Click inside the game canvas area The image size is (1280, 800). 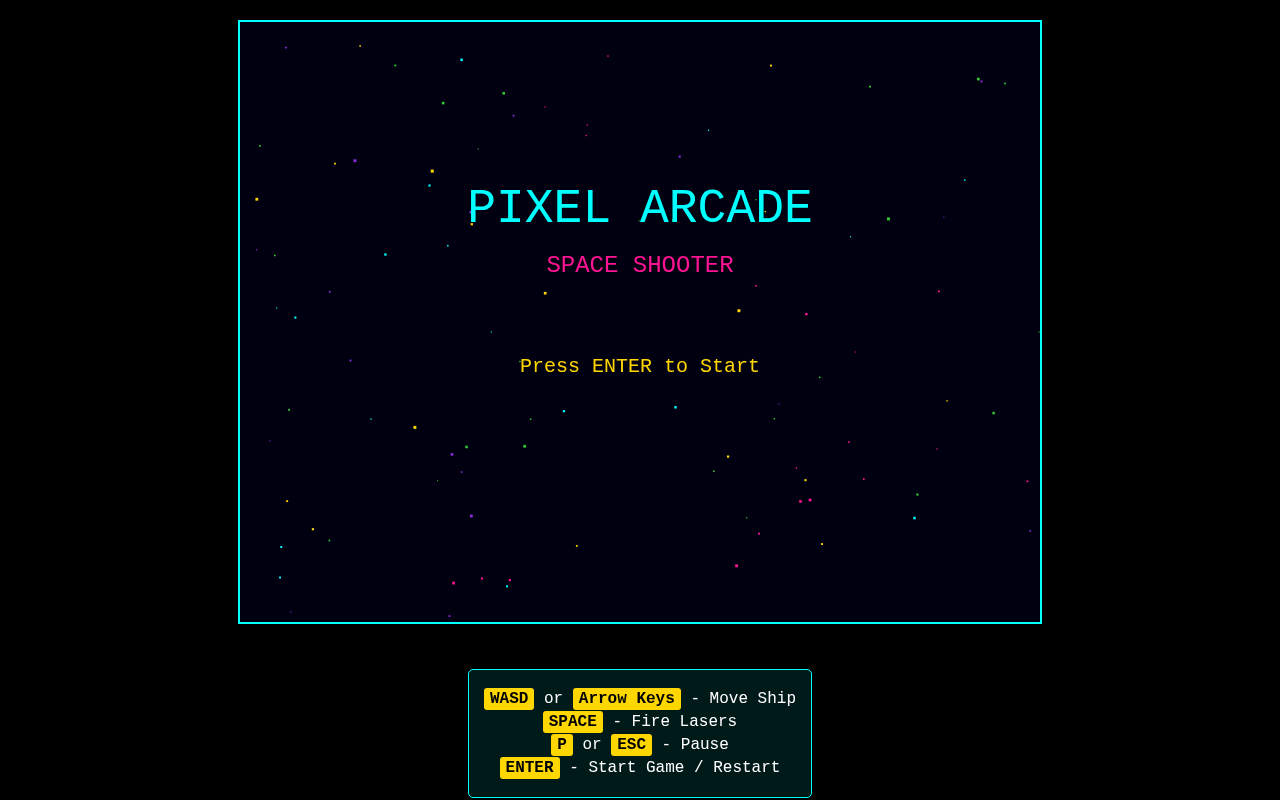click(640, 480)
